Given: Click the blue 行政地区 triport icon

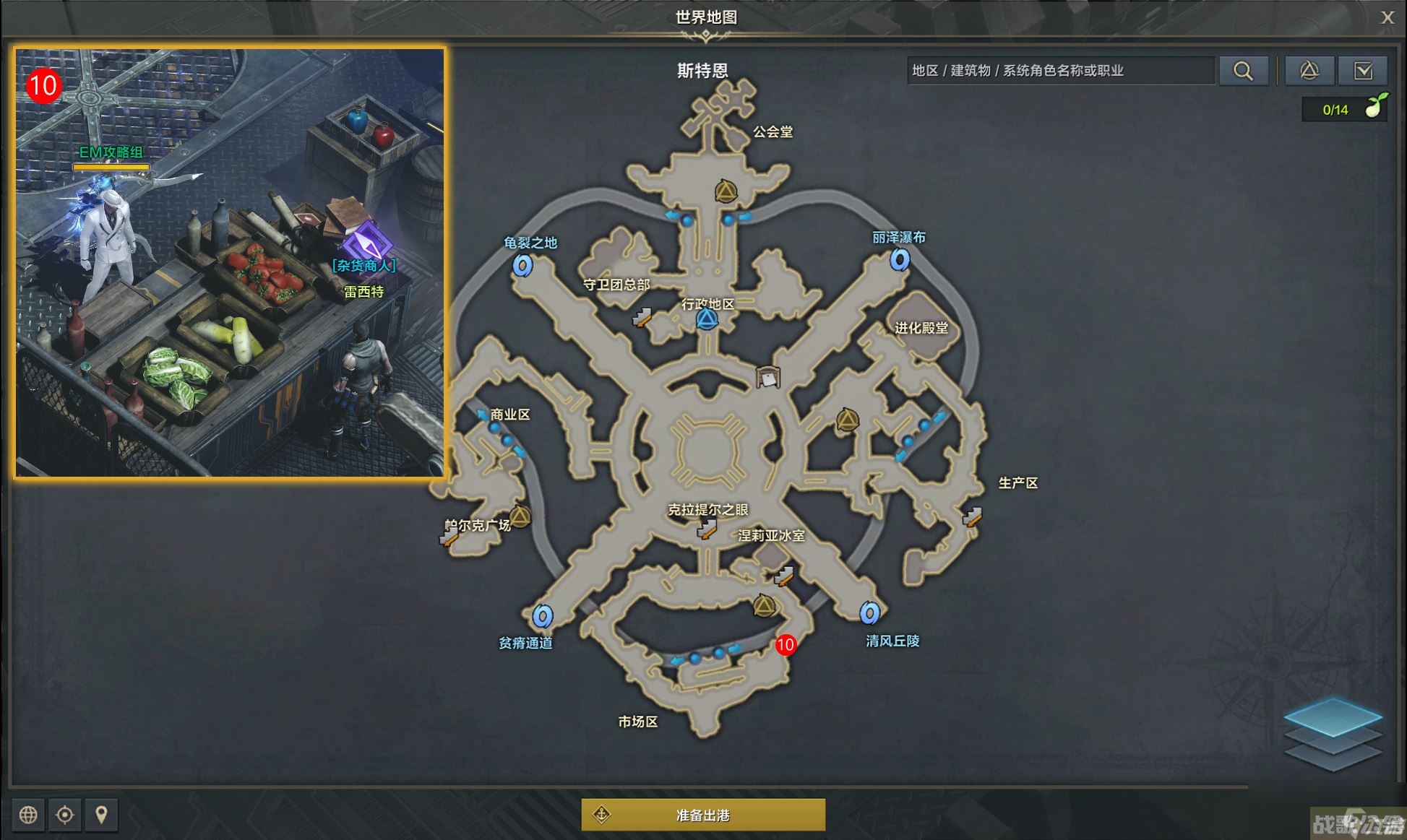Looking at the screenshot, I should pos(707,319).
